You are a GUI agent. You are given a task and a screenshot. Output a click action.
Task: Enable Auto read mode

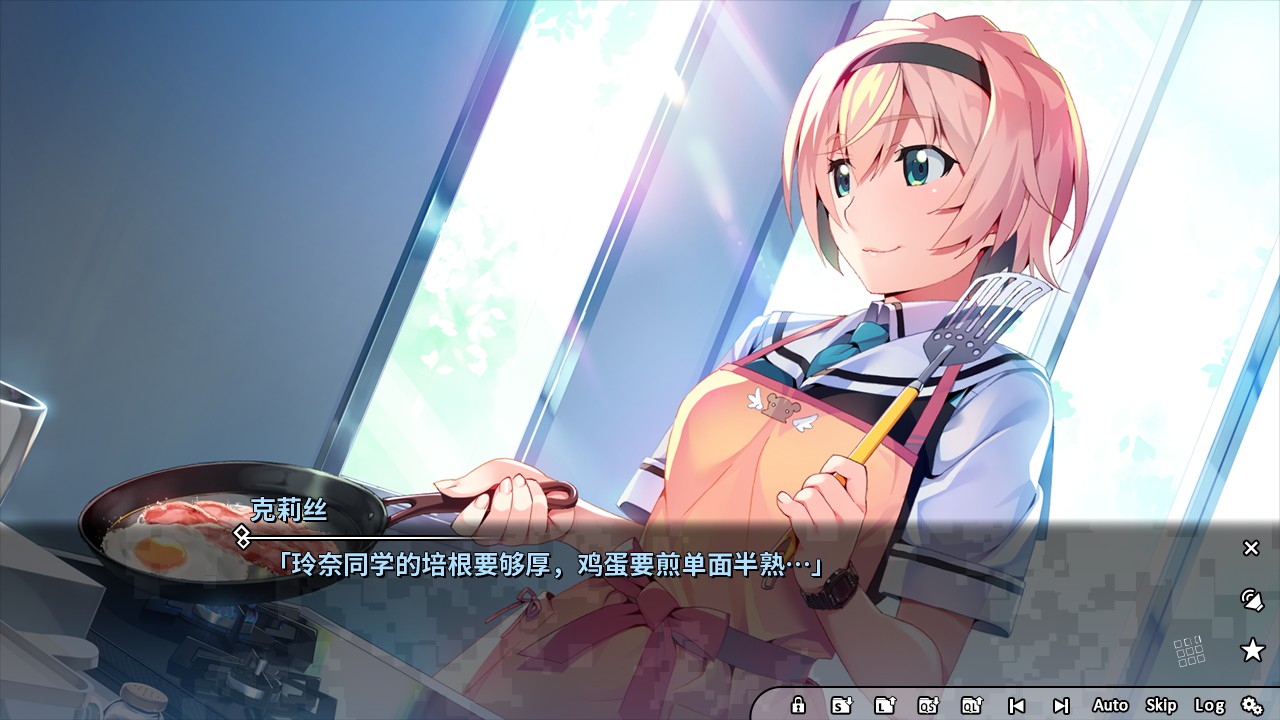(x=1110, y=704)
